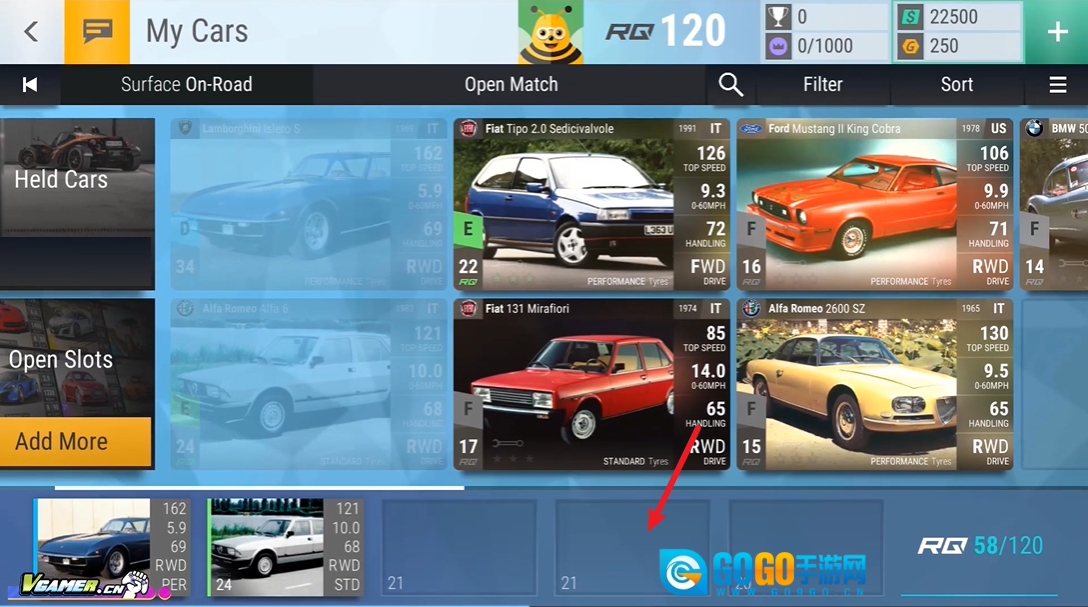Select the blue Lamborghini in the hand slot

(111, 547)
